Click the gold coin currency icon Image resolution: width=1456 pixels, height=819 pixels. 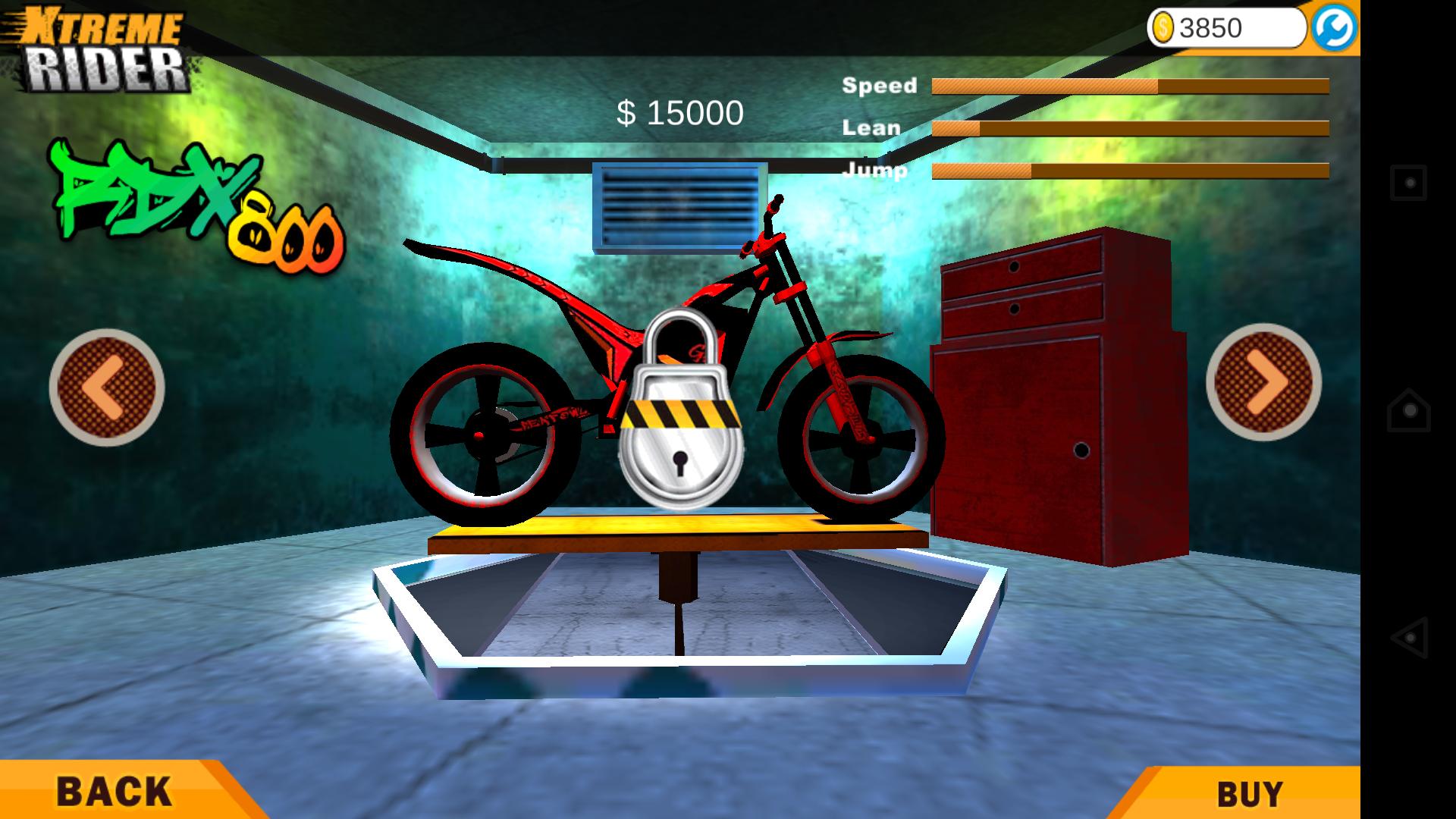(x=1163, y=26)
